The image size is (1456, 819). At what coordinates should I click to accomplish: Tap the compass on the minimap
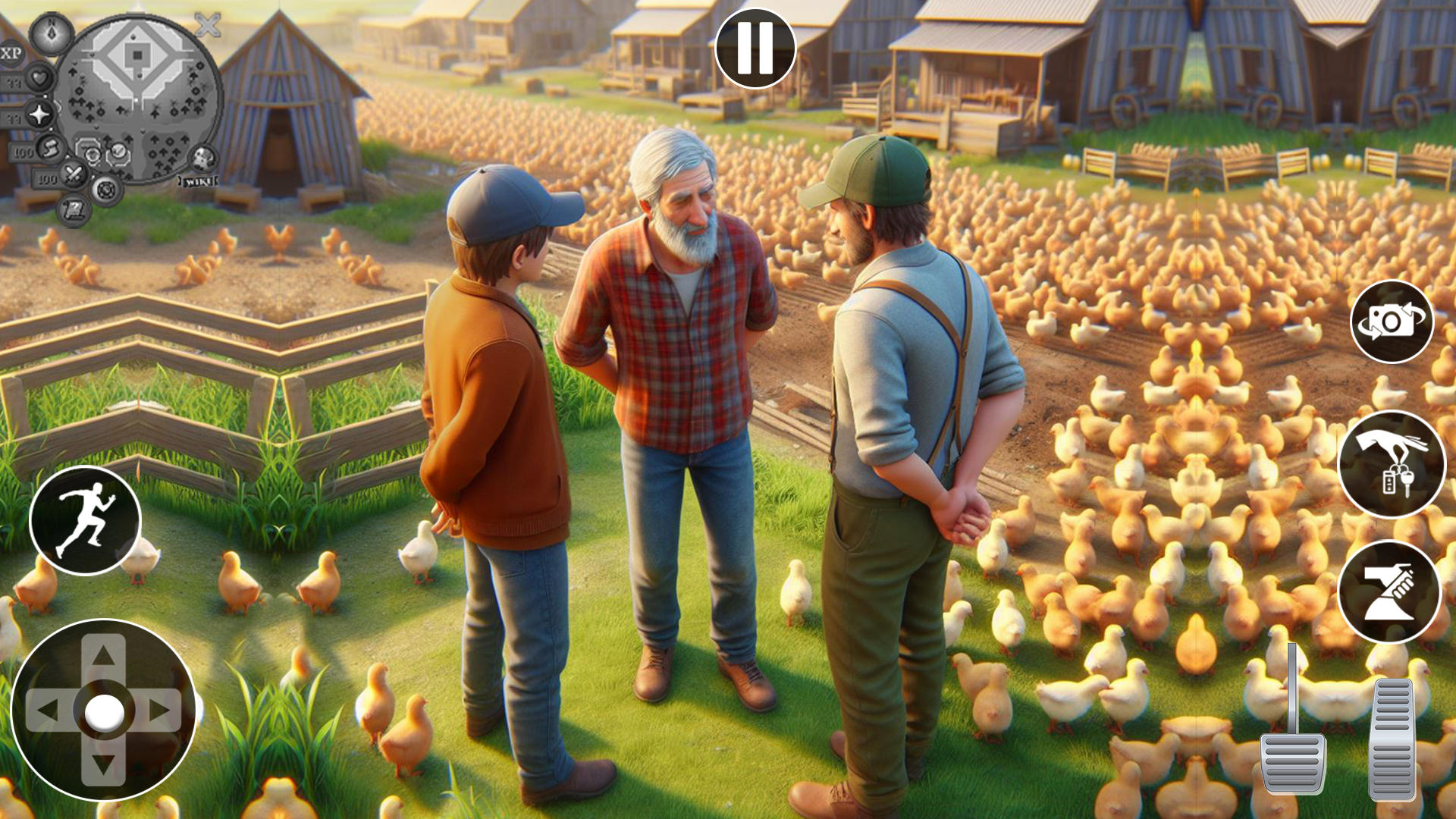tap(51, 35)
